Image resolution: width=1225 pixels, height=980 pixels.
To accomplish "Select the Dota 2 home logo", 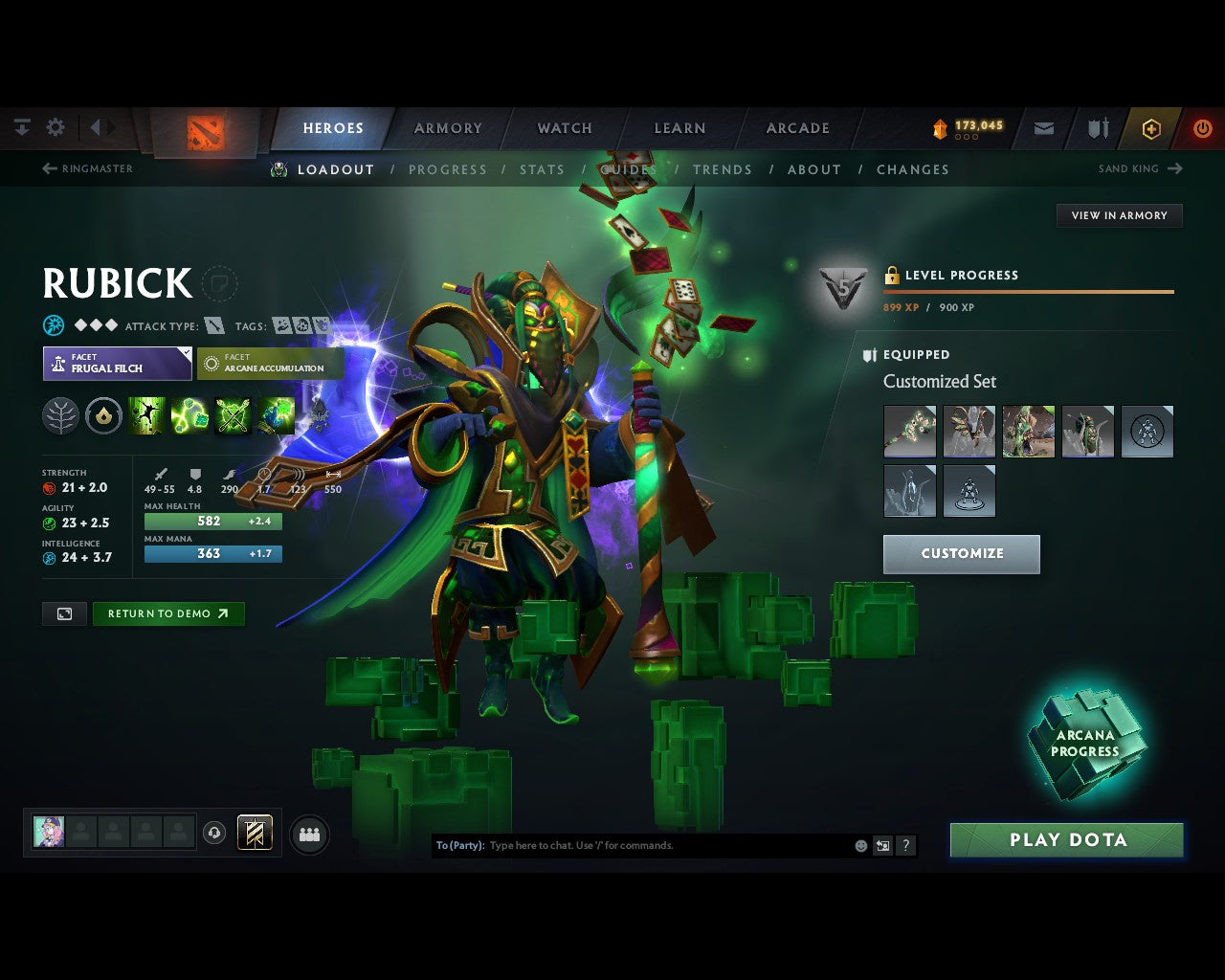I will point(205,128).
